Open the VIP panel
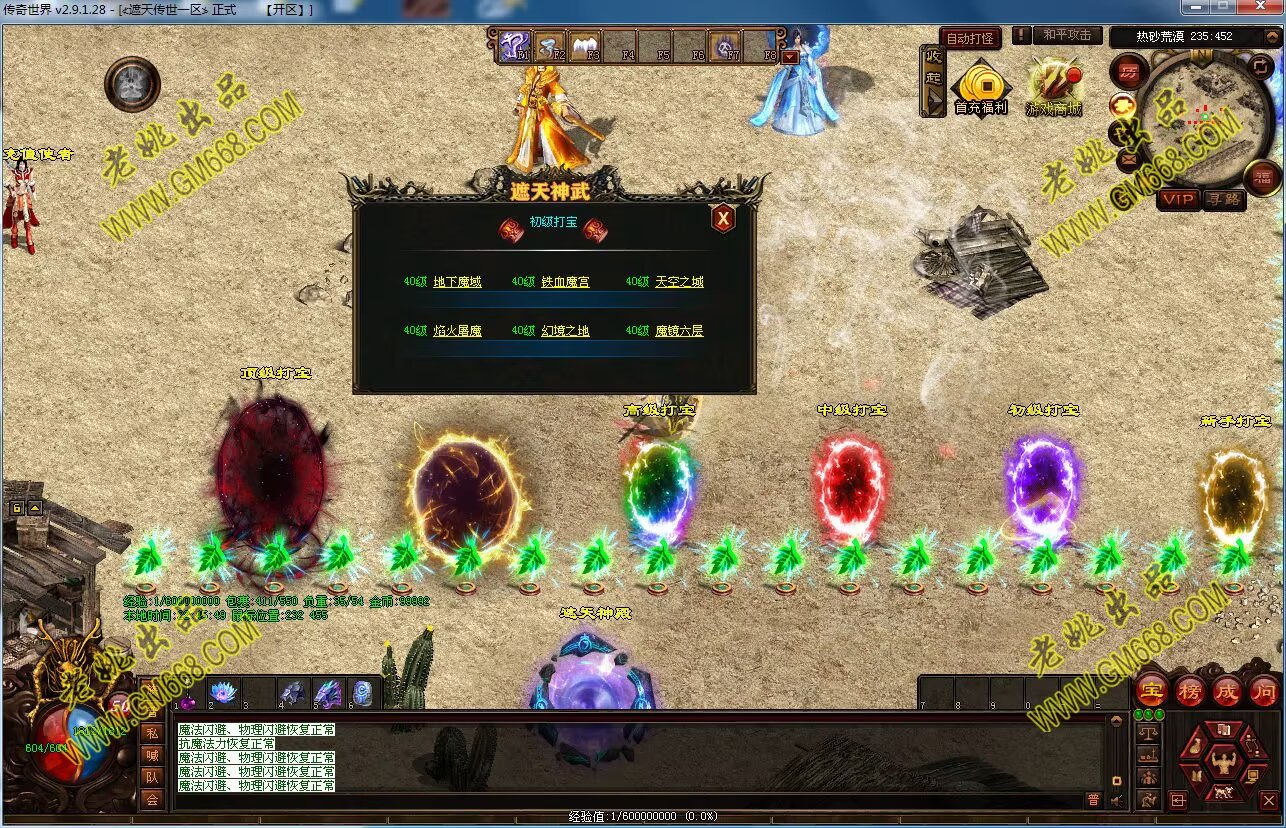 [x=1178, y=199]
